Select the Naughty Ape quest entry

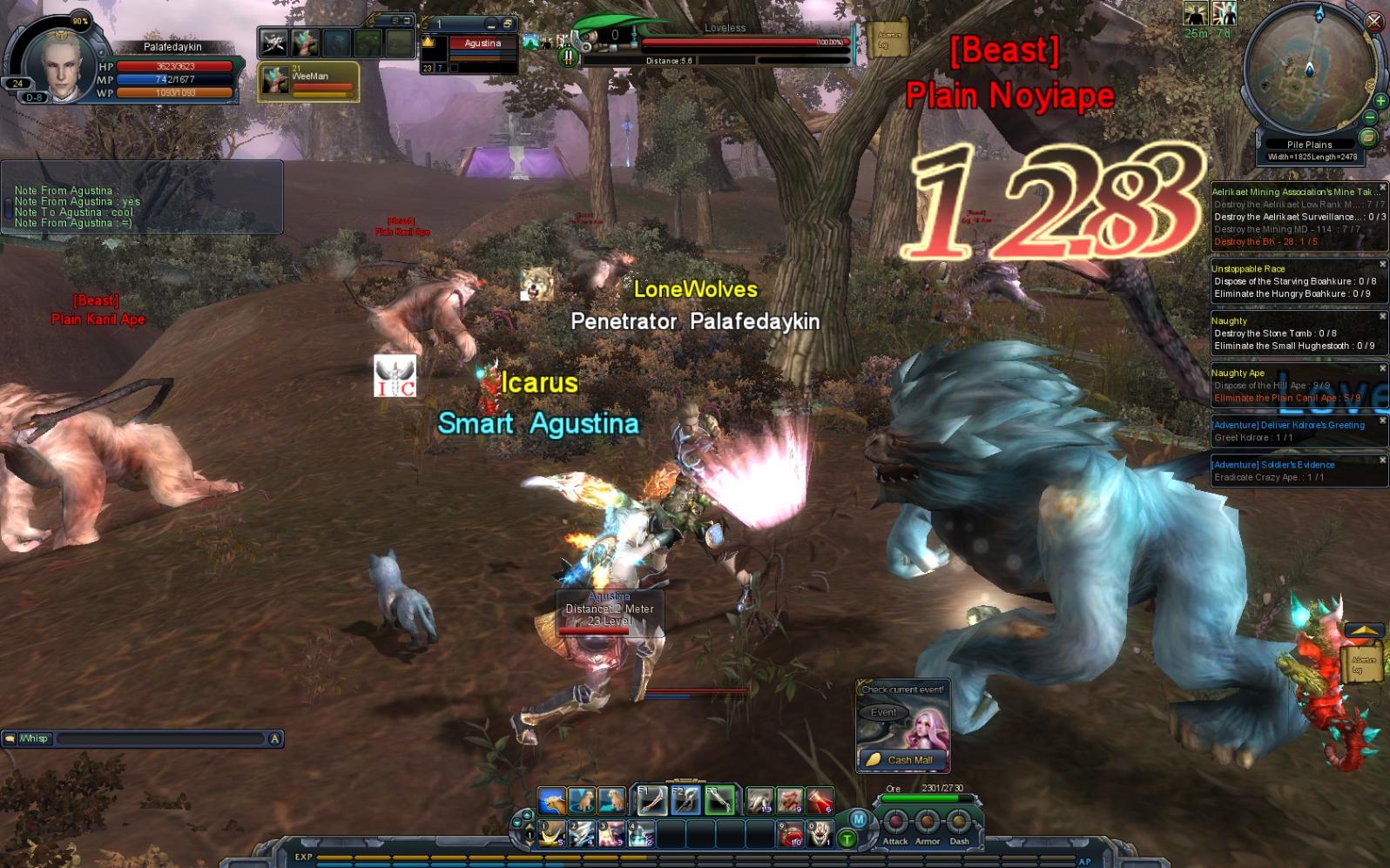(x=1238, y=373)
